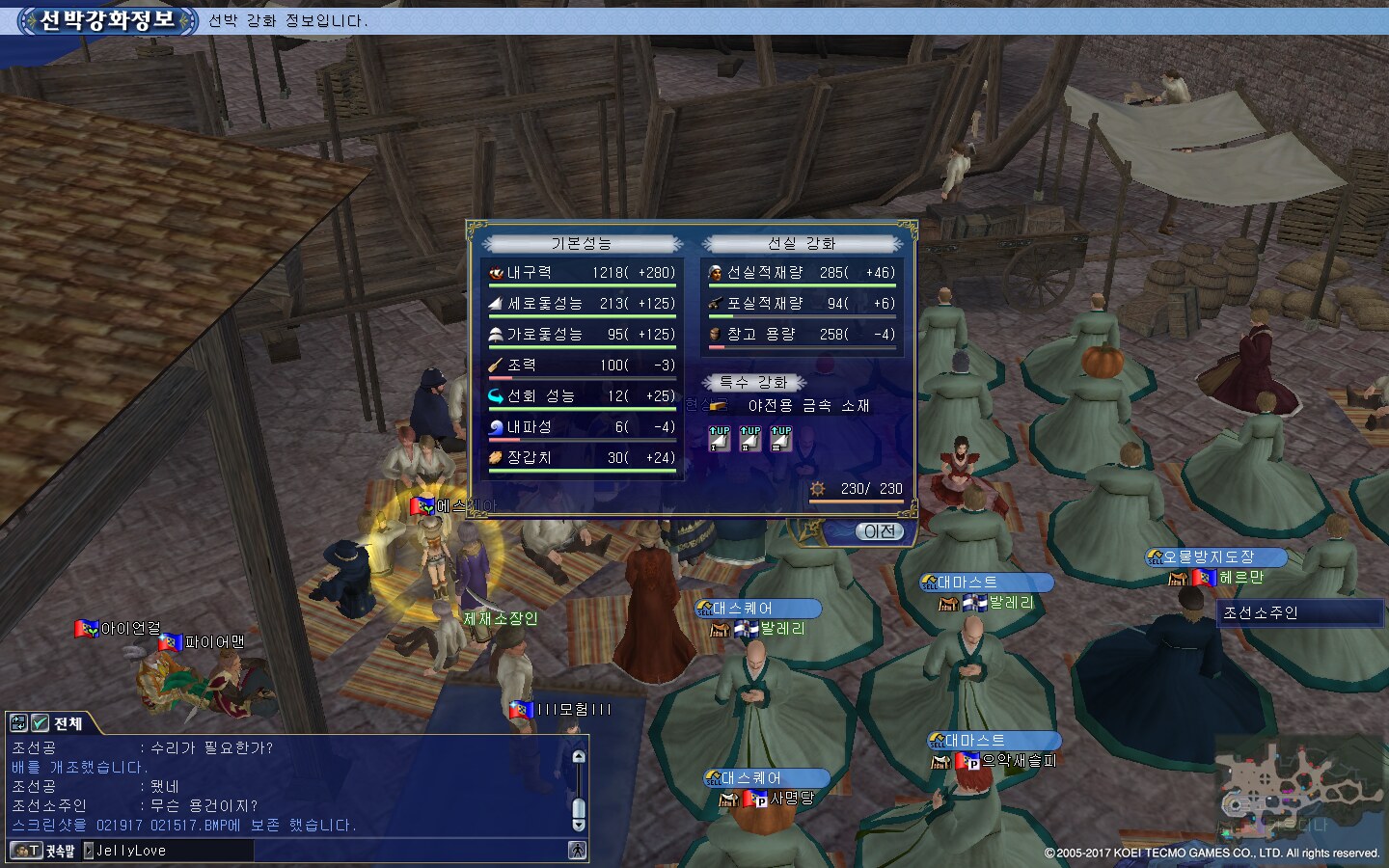Screen dimensions: 1389x868
Task: Click the 이전 (Previous) button
Action: (x=879, y=531)
